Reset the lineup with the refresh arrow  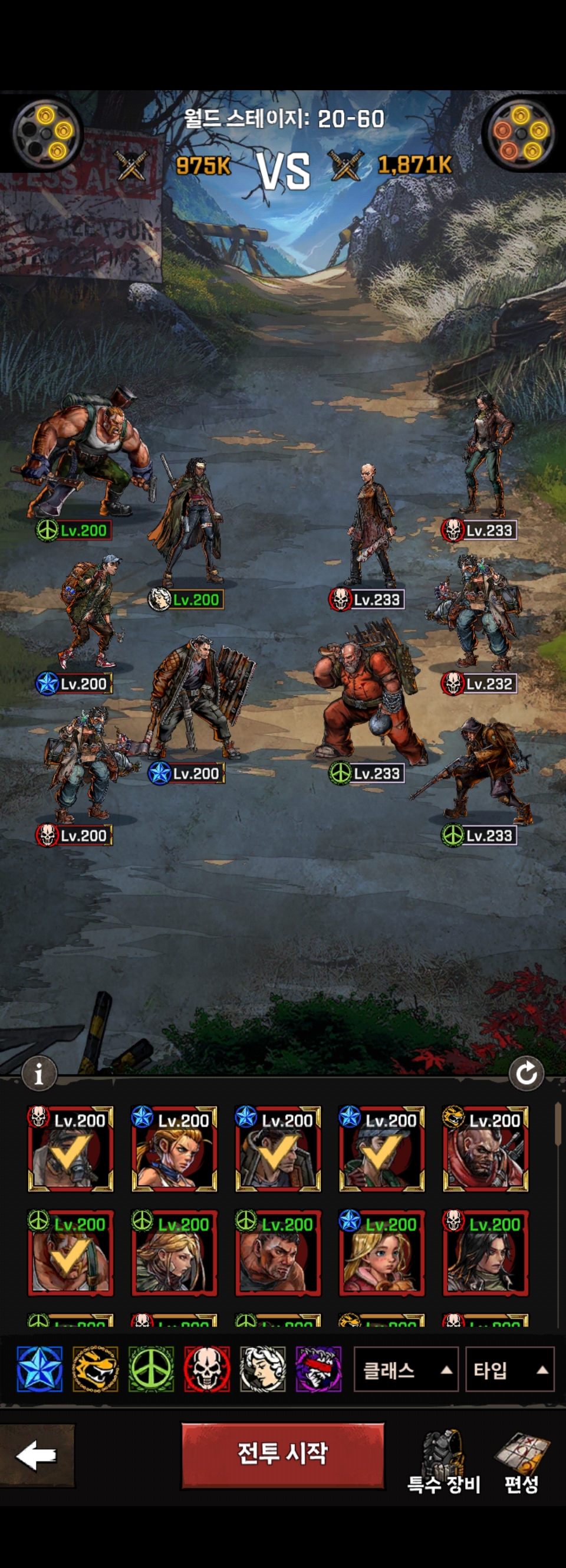[526, 1073]
